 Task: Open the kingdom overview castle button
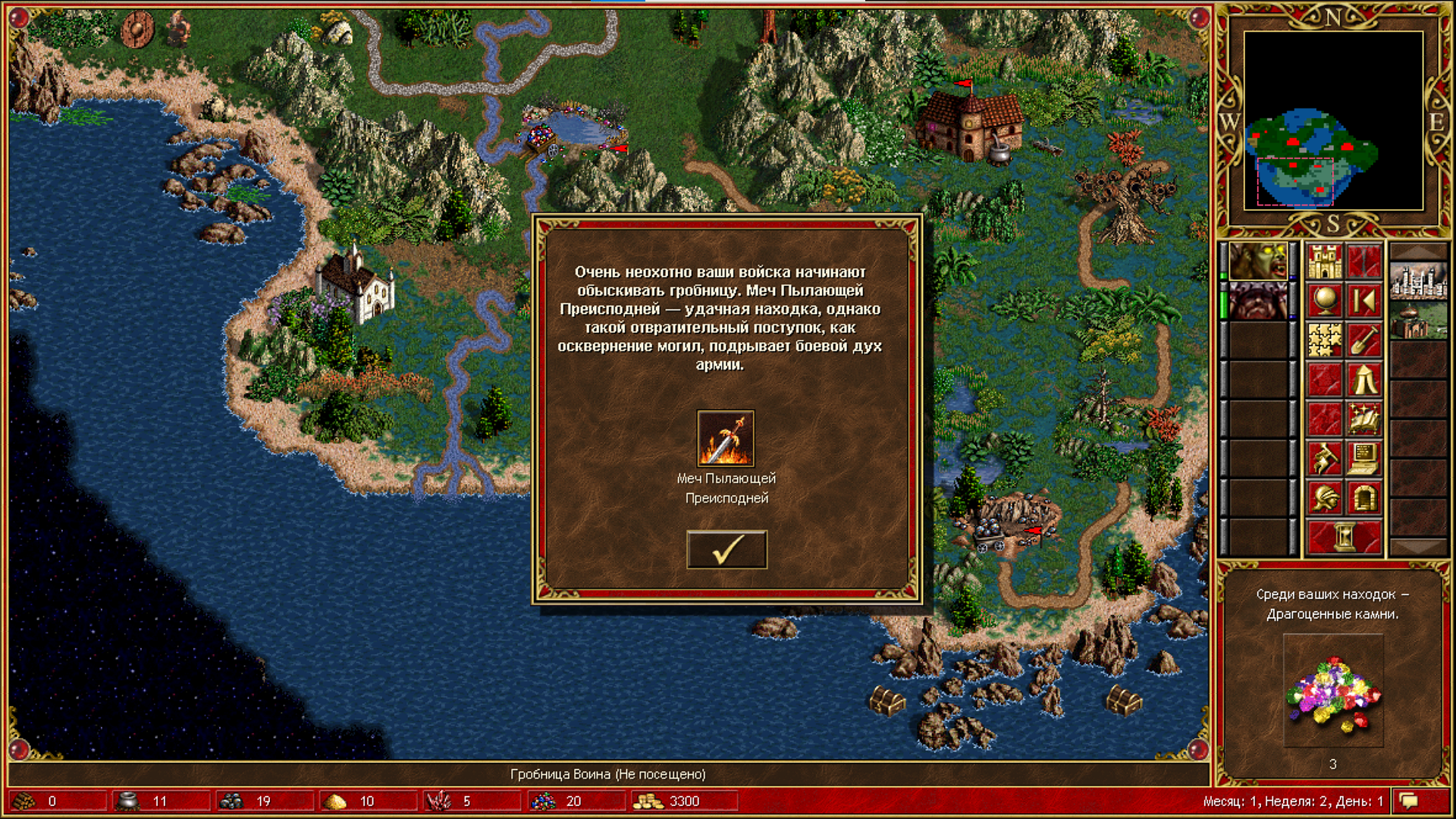(x=1324, y=262)
